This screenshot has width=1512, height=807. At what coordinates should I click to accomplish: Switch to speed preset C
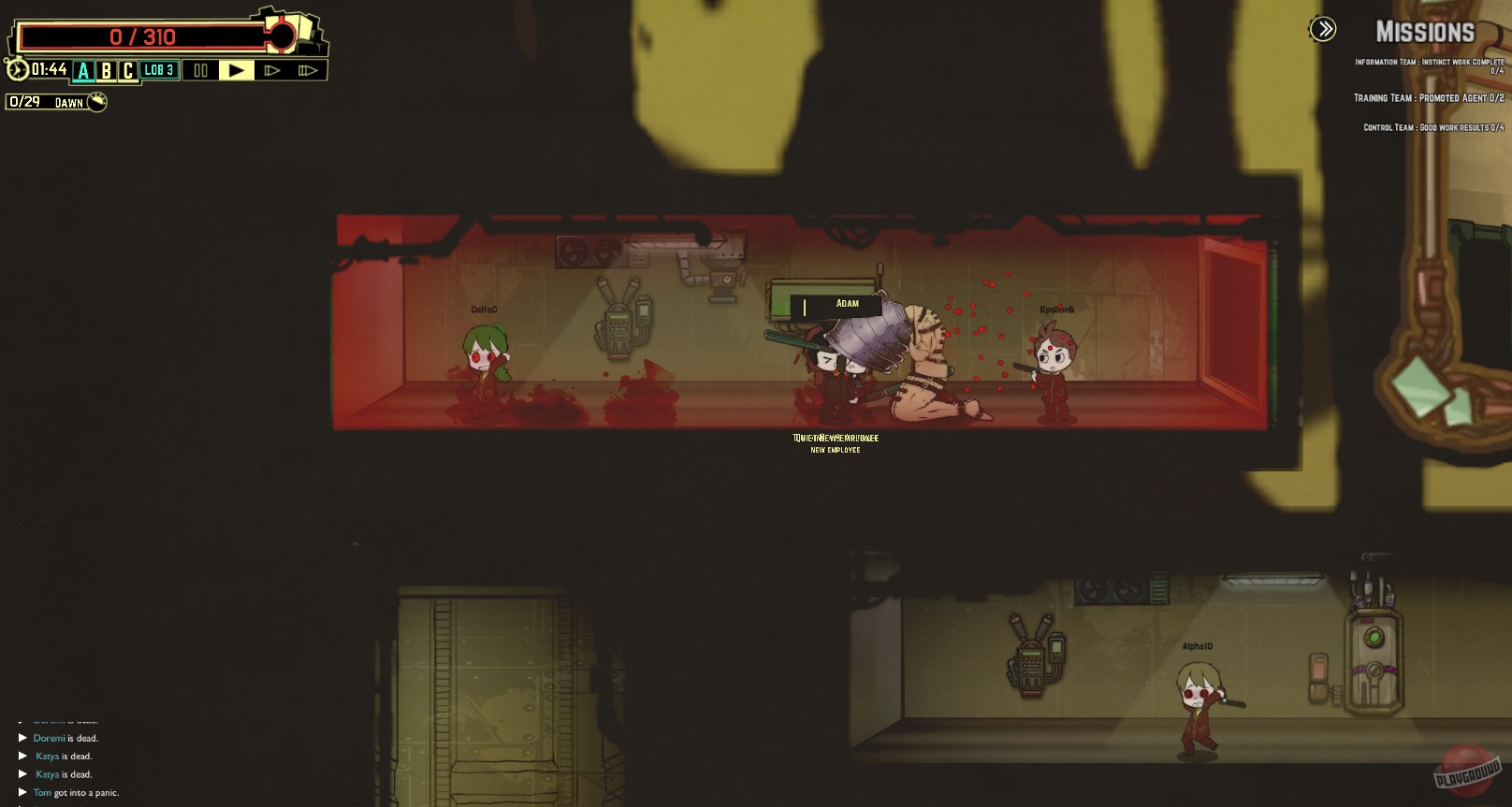tap(127, 69)
